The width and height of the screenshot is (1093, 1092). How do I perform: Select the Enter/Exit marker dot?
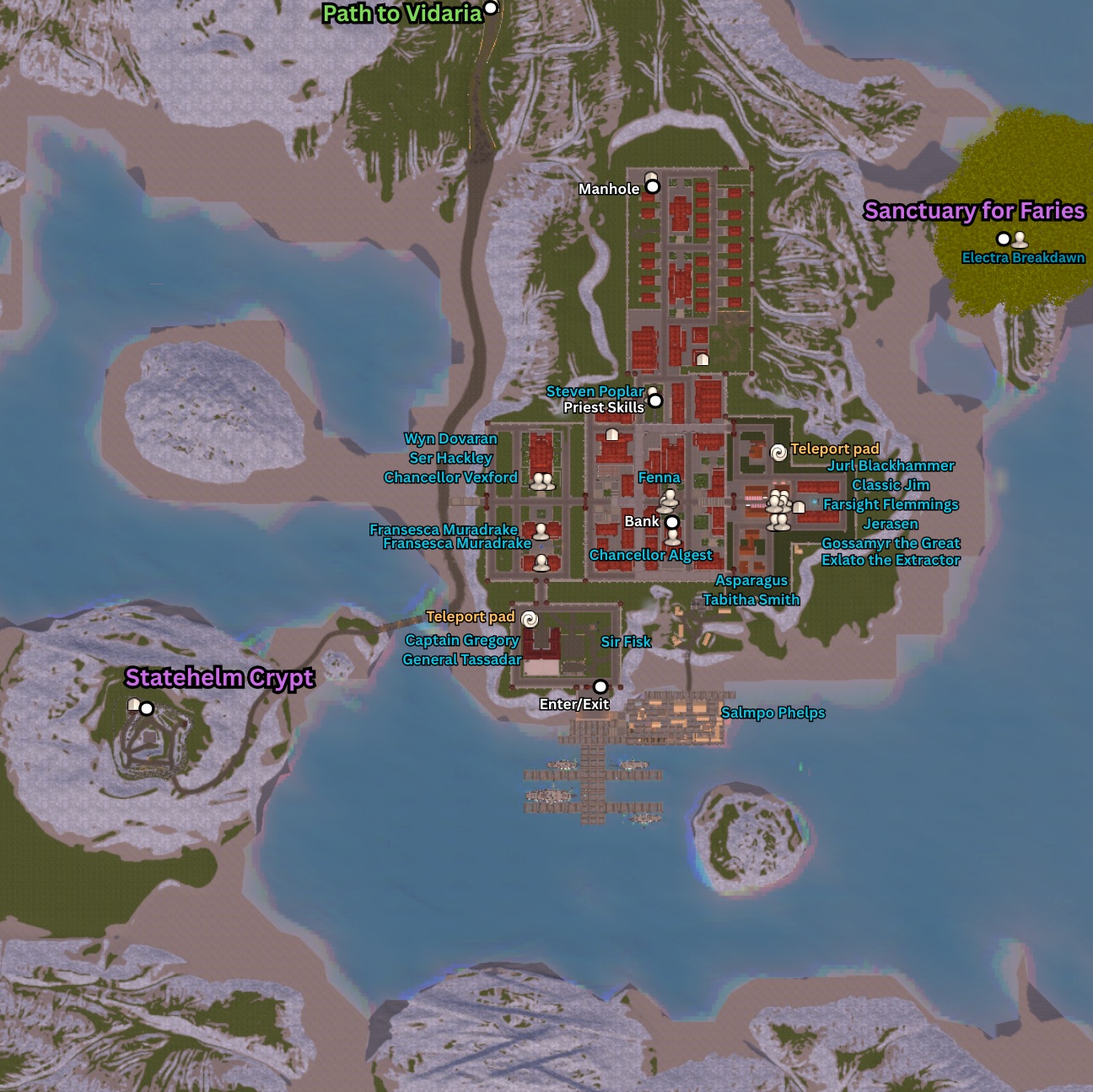(600, 686)
